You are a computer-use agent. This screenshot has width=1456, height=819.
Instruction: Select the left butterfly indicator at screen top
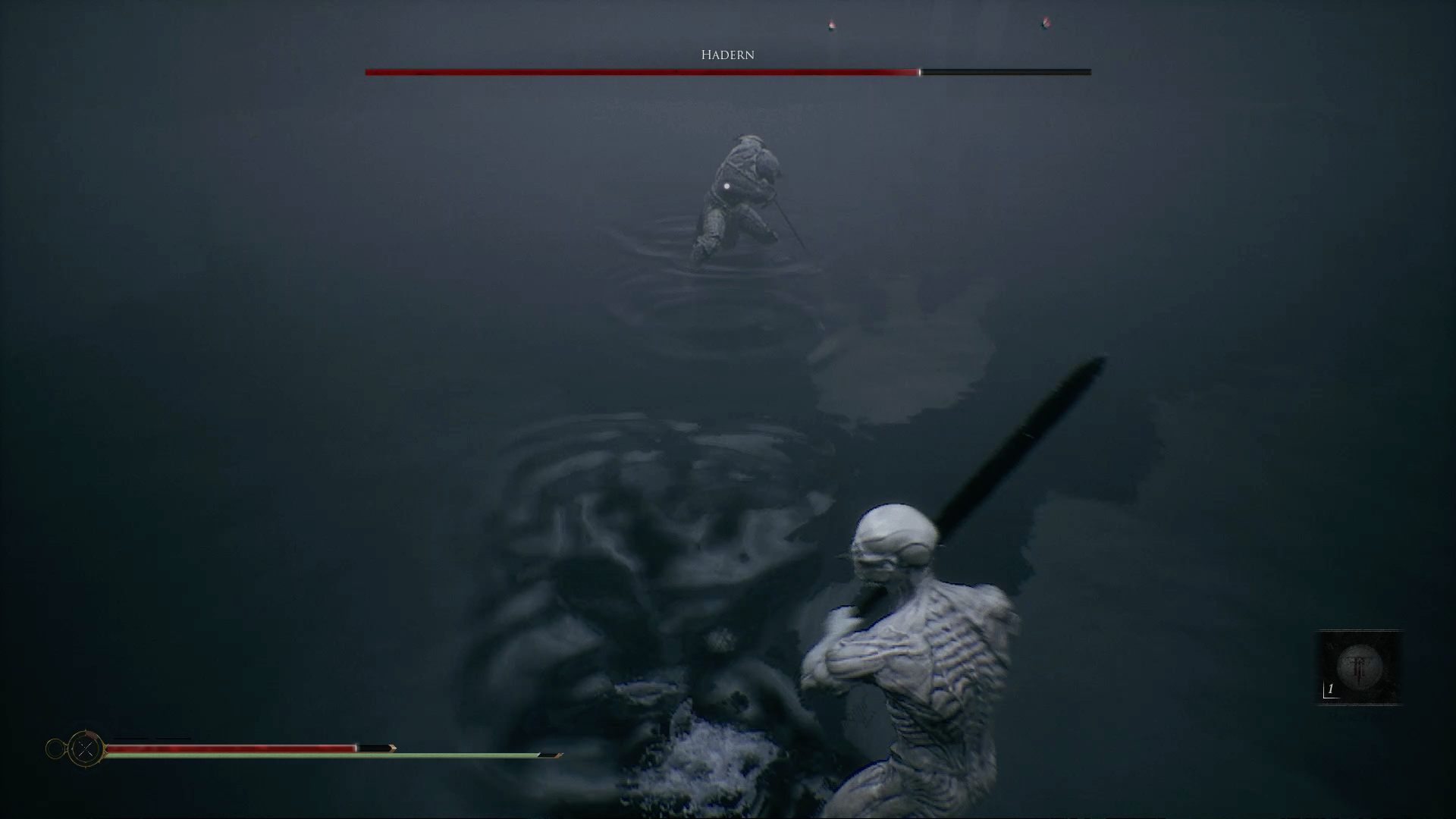tap(832, 25)
